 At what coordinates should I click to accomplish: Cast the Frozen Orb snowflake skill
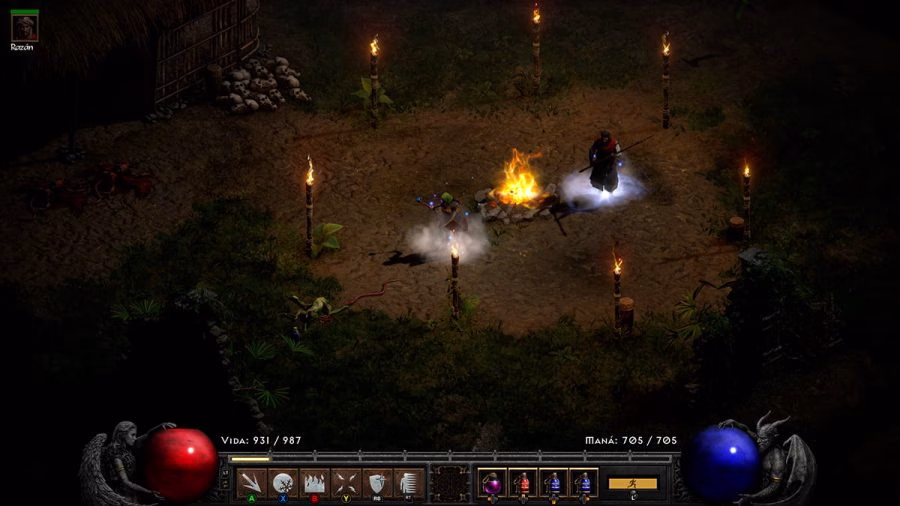pyautogui.click(x=283, y=483)
